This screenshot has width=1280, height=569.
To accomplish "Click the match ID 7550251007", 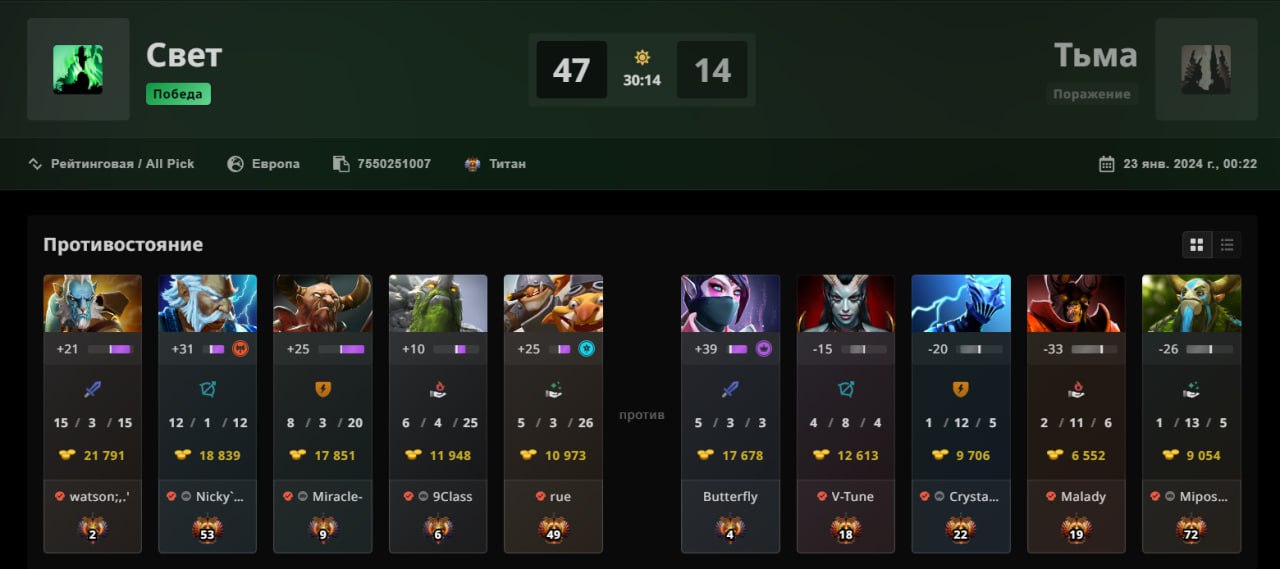I will coord(393,164).
